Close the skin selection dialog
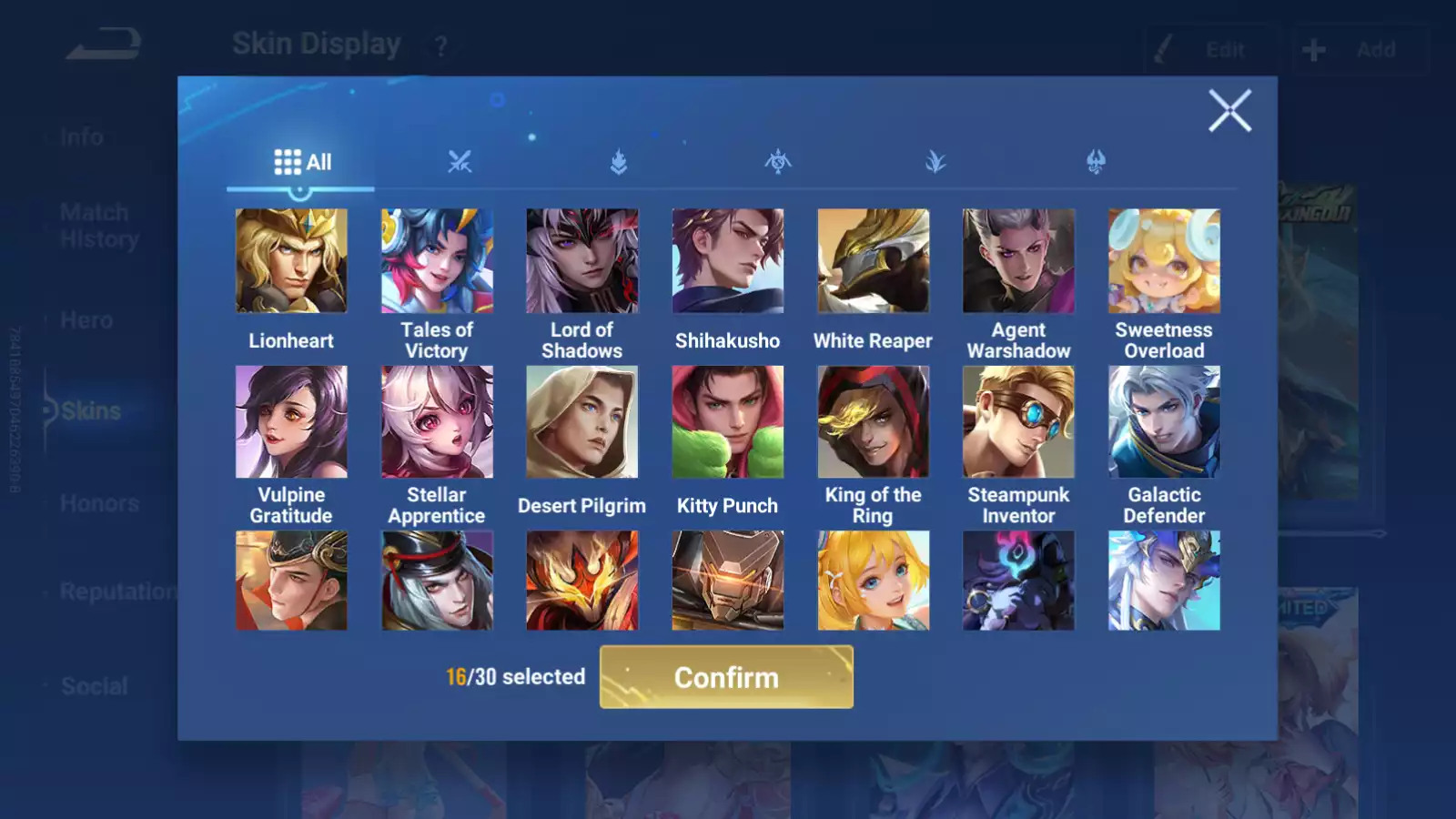This screenshot has width=1456, height=819. click(x=1229, y=111)
